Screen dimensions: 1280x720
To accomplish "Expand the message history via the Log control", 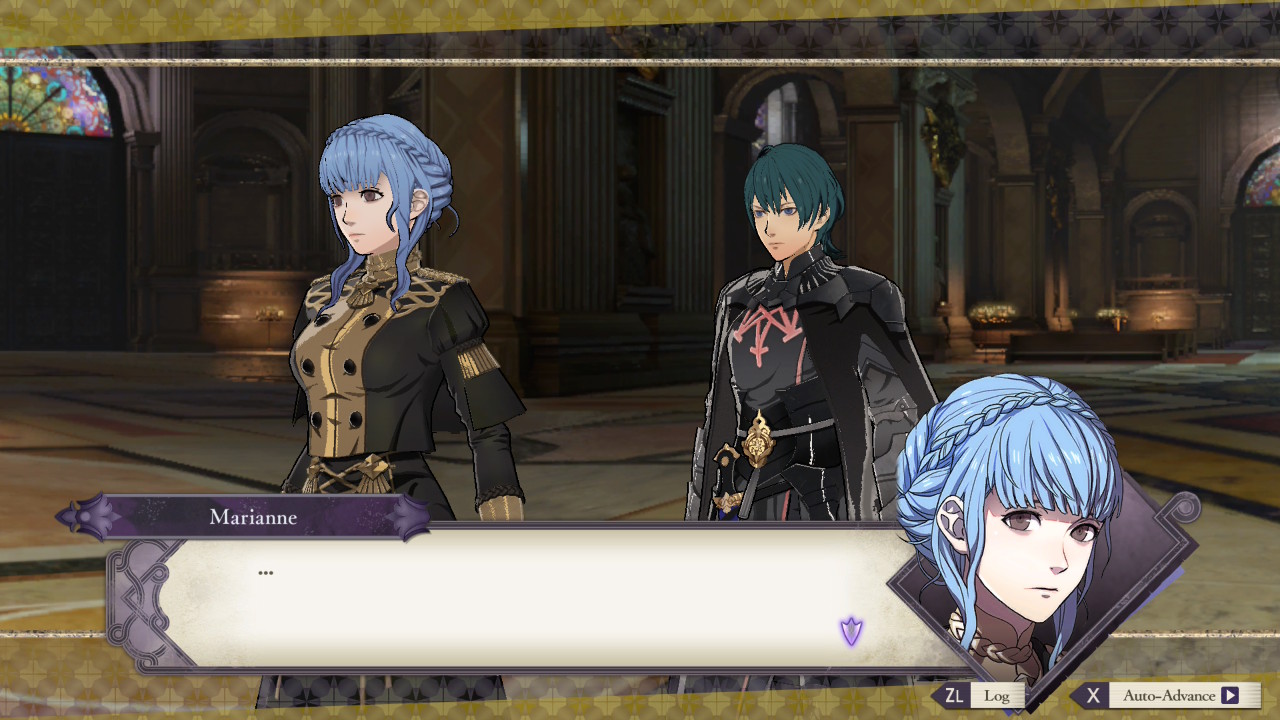I will 995,695.
